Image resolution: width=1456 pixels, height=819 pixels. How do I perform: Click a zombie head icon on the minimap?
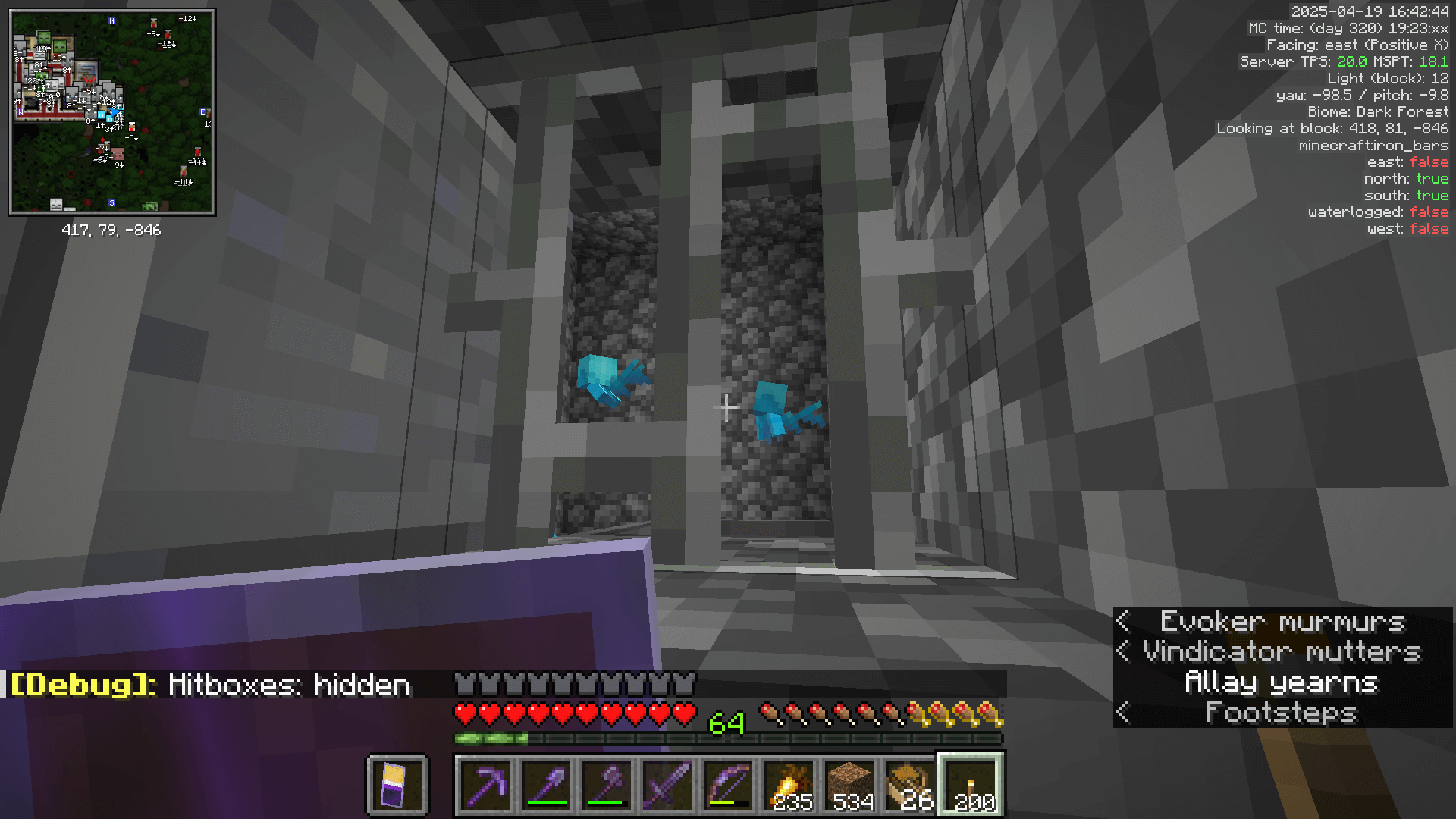click(43, 38)
